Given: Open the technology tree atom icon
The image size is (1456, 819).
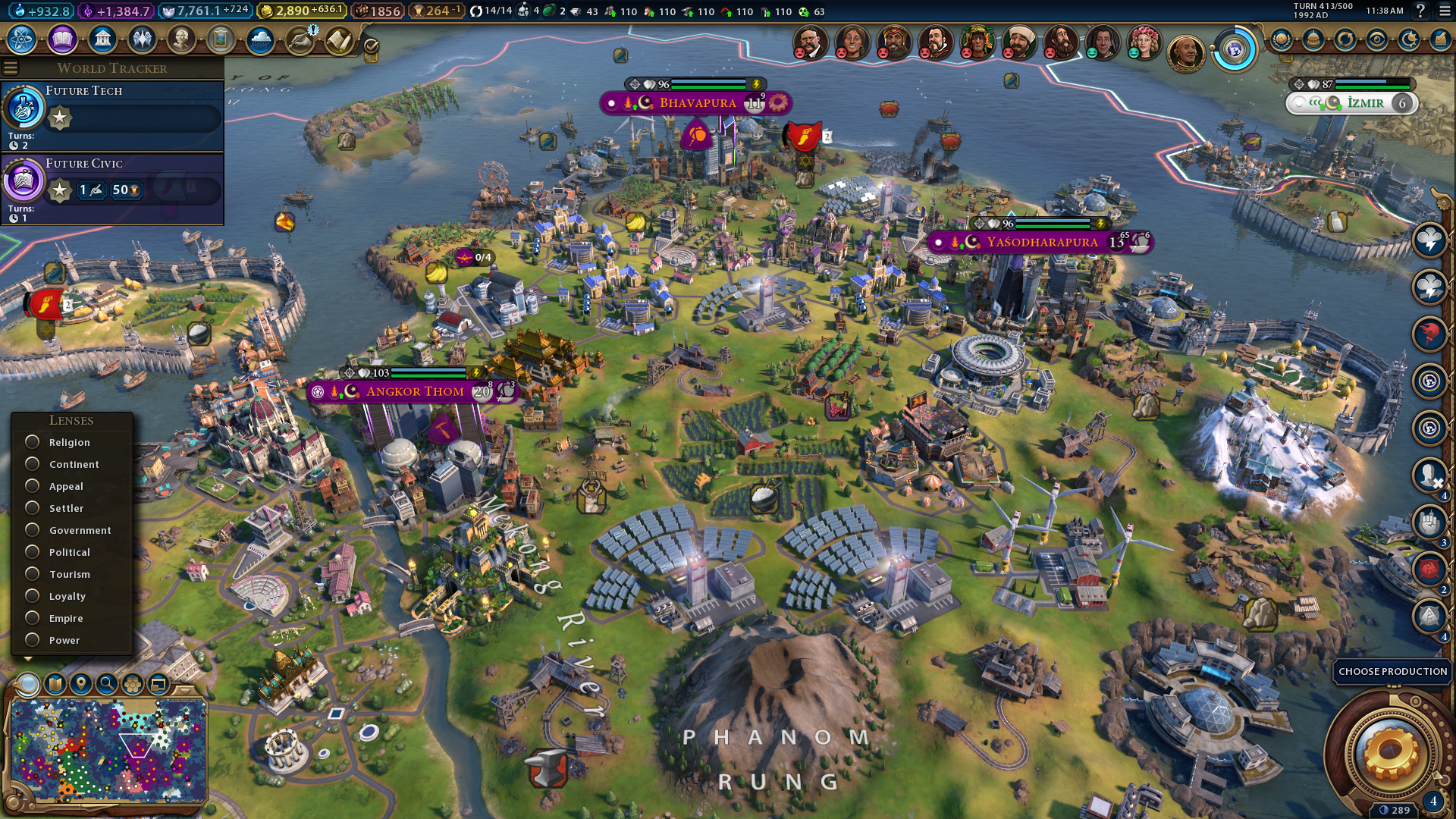Looking at the screenshot, I should (22, 39).
